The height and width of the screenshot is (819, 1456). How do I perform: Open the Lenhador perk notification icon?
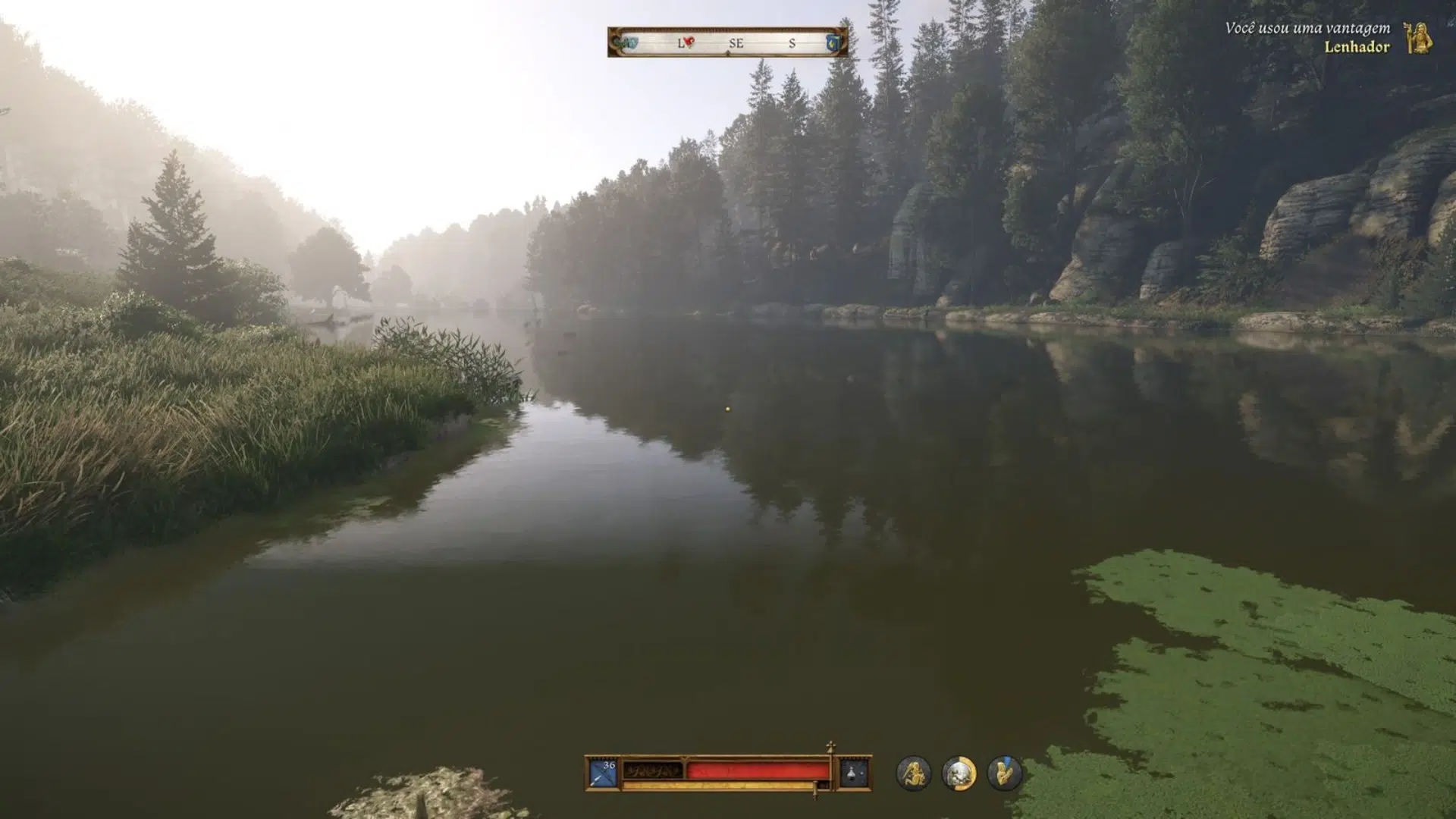[x=1417, y=37]
